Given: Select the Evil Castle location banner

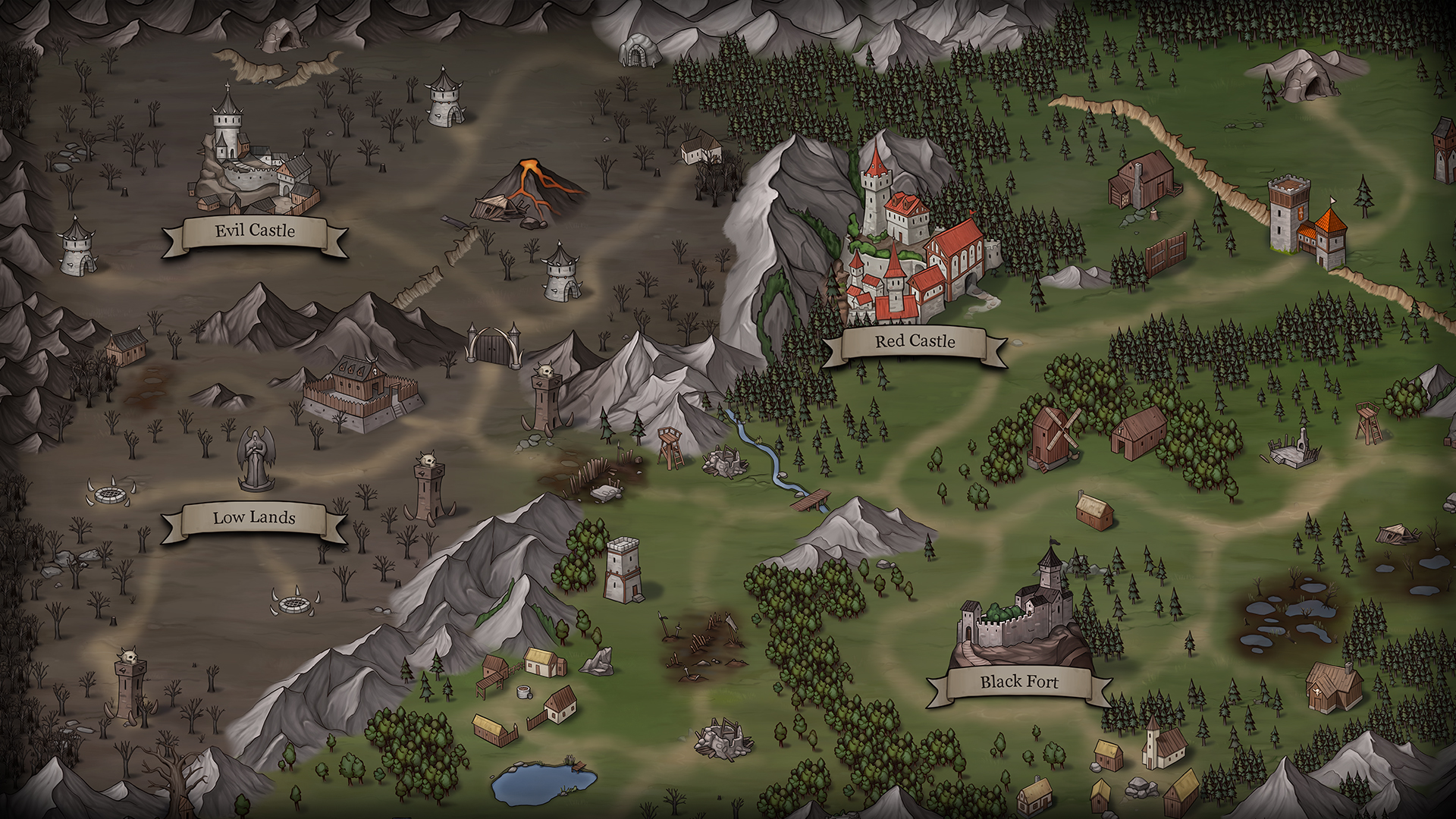Looking at the screenshot, I should 255,231.
